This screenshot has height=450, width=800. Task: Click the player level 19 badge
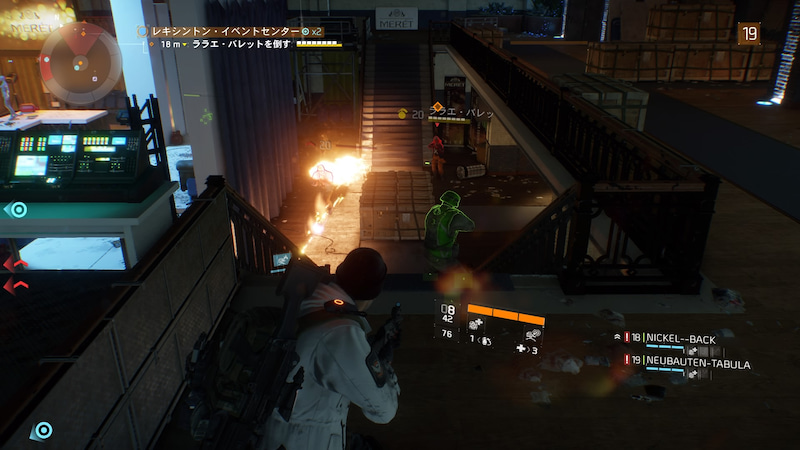point(748,34)
